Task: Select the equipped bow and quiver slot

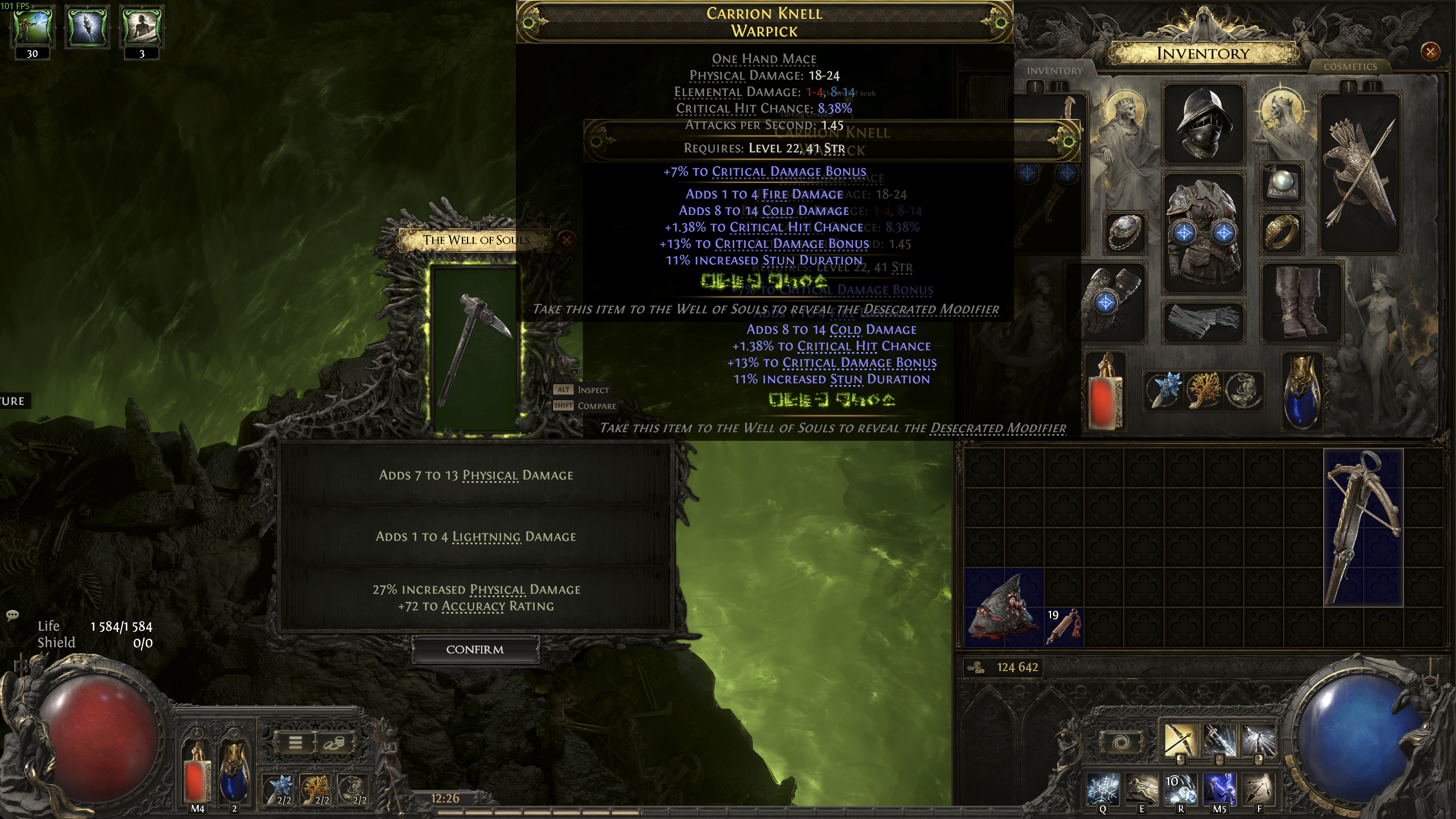Action: [1359, 173]
